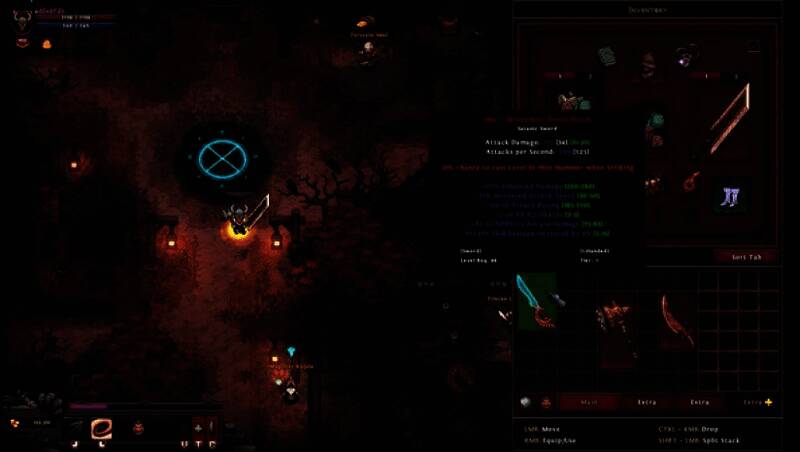Activate the orange swirl skill on hotbar
The width and height of the screenshot is (800, 452).
[101, 428]
